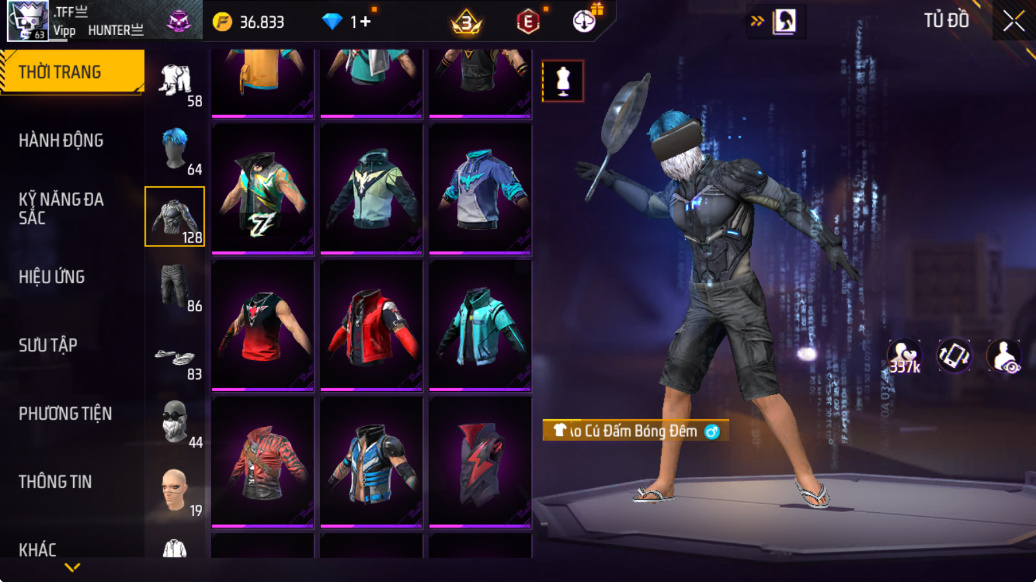Screen dimensions: 1036x582
Task: Select the hair subcategory with blue hairstyle
Action: point(175,149)
